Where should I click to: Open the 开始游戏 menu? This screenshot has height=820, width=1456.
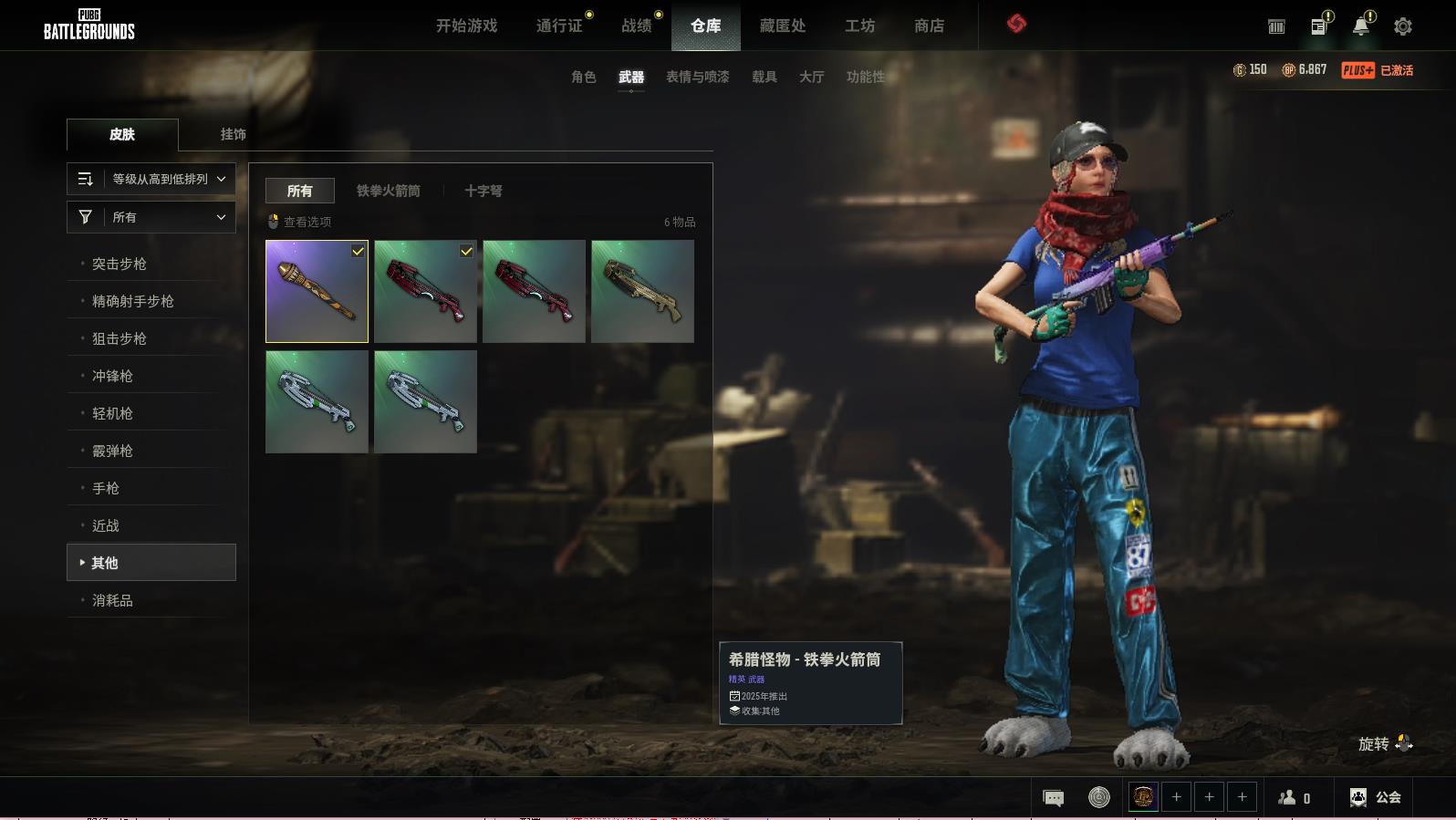pyautogui.click(x=466, y=26)
